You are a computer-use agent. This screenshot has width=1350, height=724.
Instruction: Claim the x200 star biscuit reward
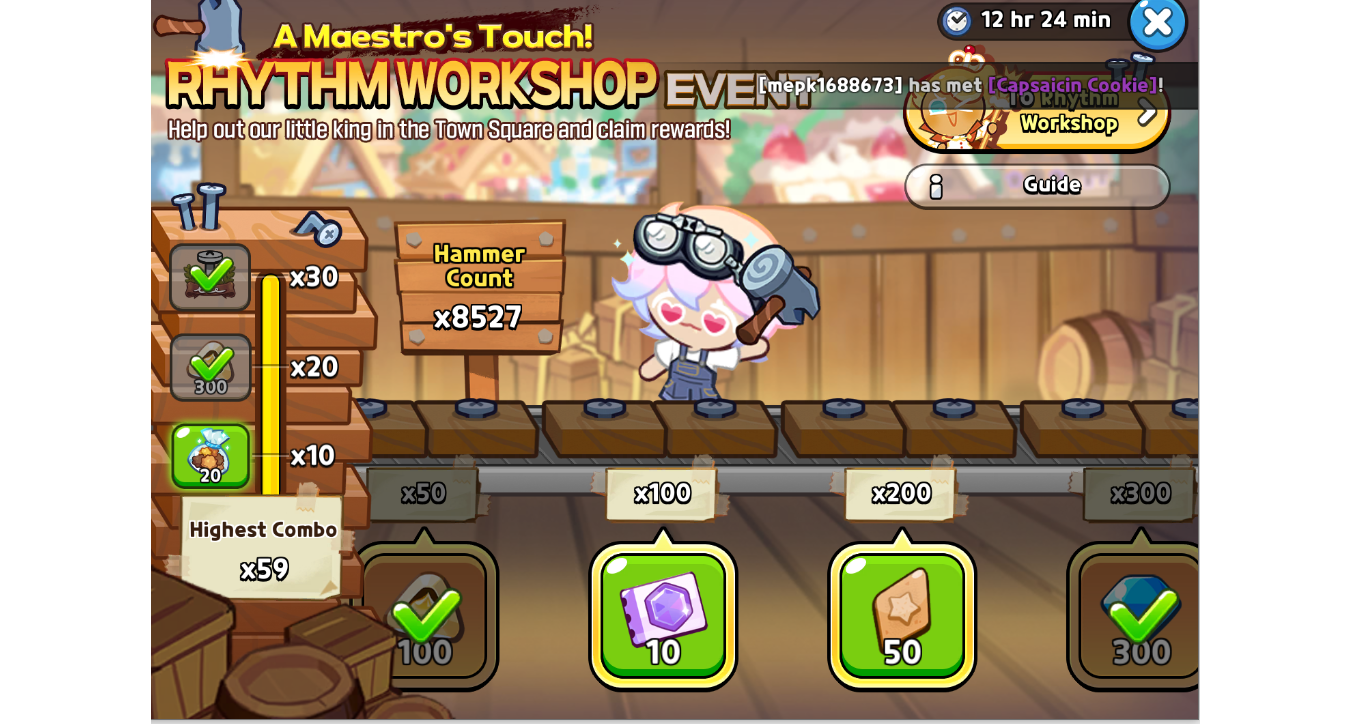pyautogui.click(x=902, y=616)
